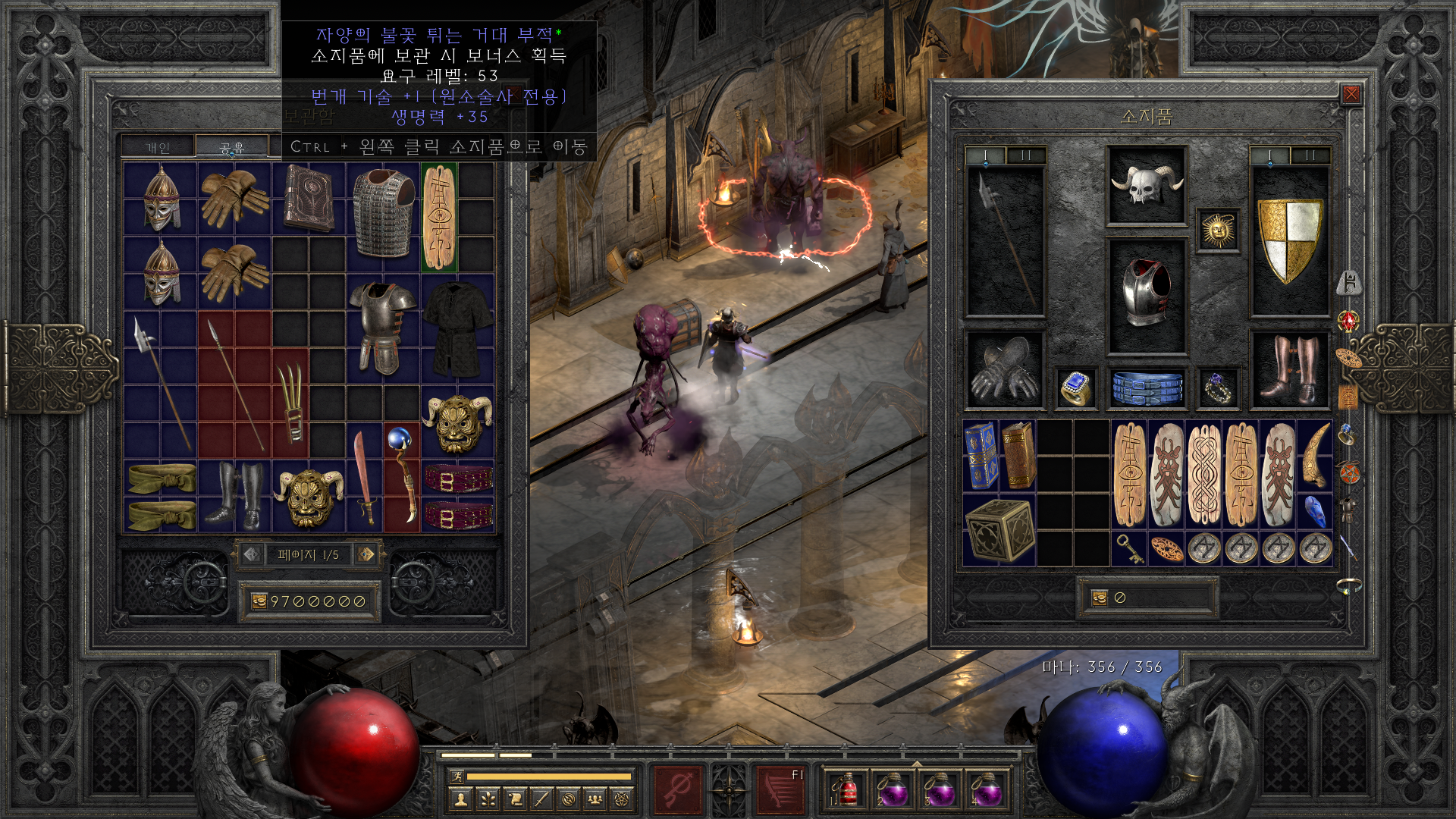Close the inventory panel

[1351, 94]
